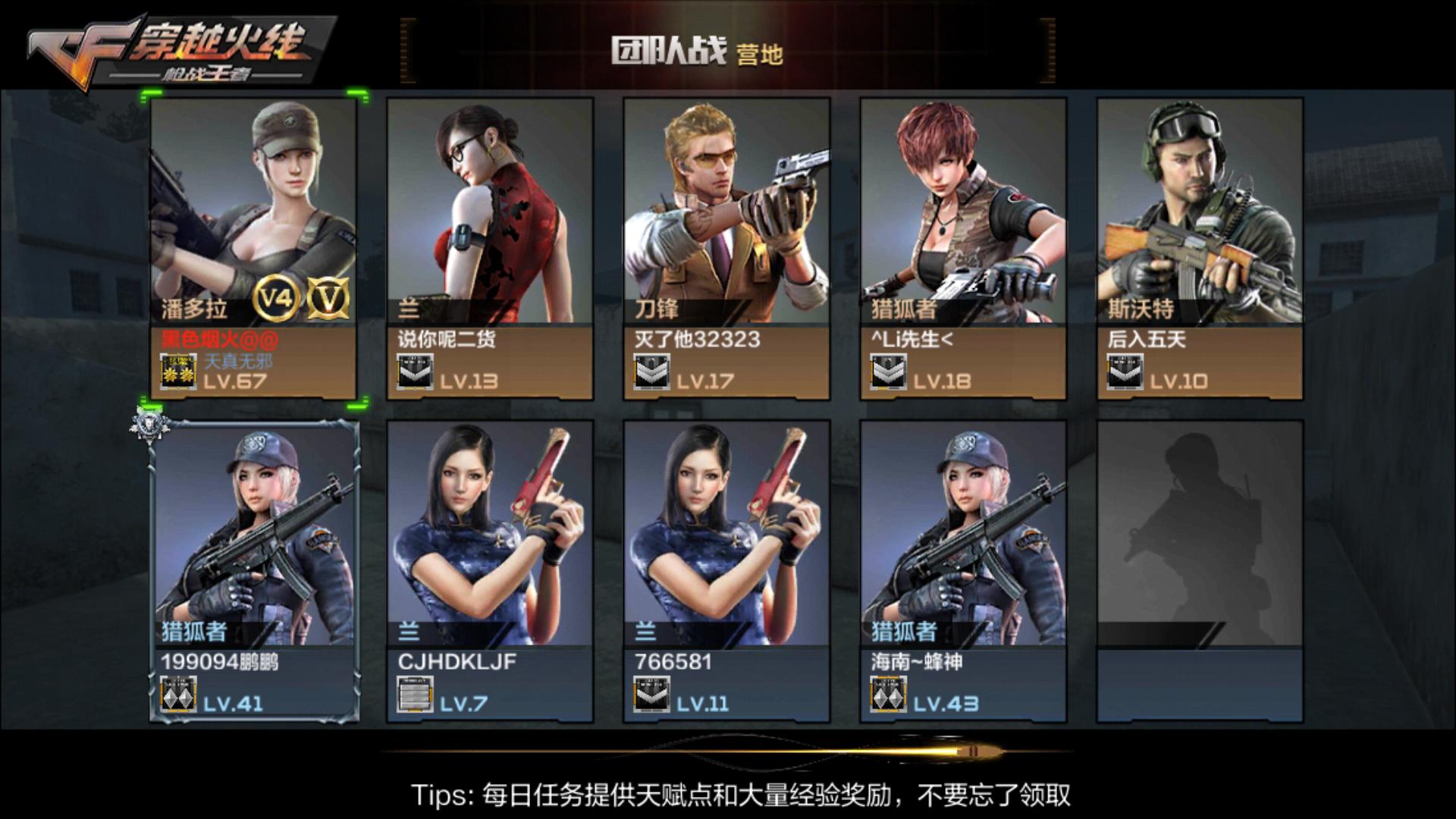Click the CF 穿越火线 game logo
Screen dimensions: 1456x819
(167, 45)
